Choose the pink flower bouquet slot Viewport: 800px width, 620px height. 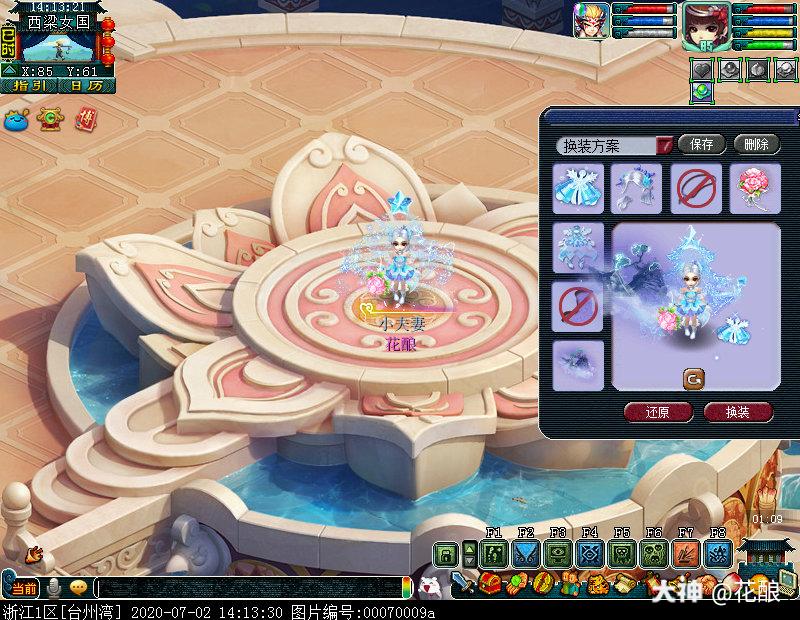tap(754, 188)
